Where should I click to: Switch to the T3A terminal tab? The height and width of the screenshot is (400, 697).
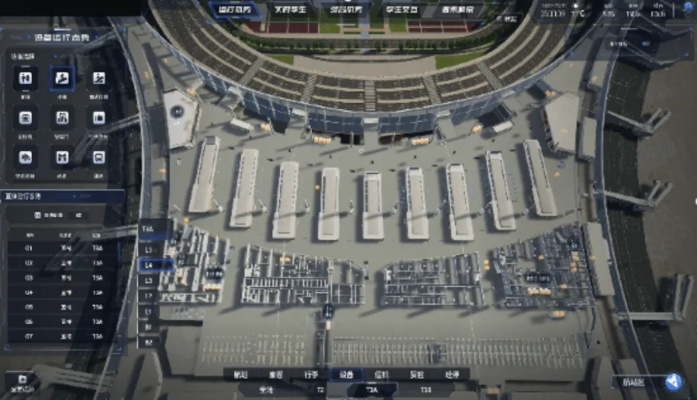[372, 389]
